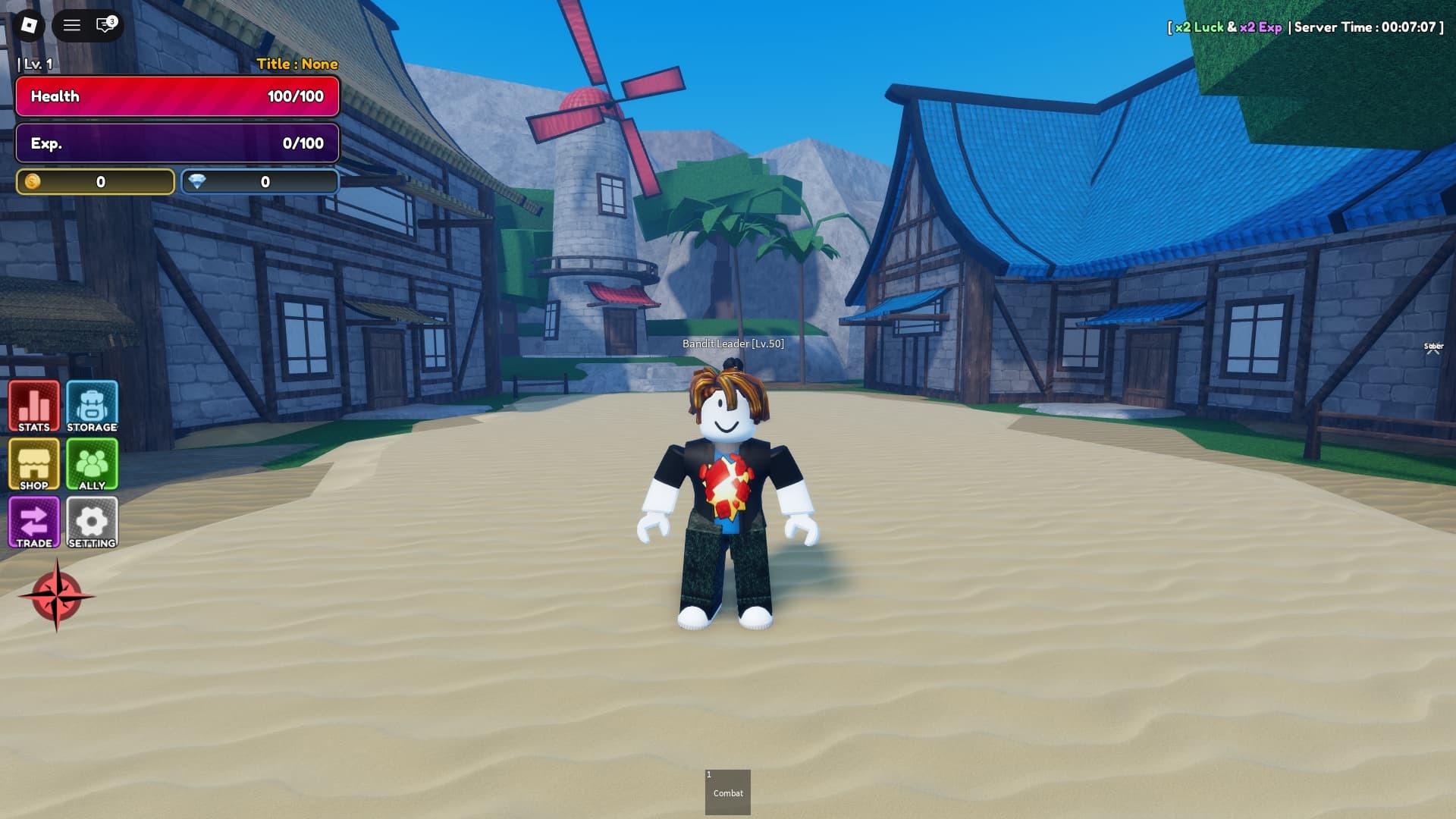This screenshot has height=819, width=1456.
Task: Open the Ally menu
Action: tap(92, 464)
